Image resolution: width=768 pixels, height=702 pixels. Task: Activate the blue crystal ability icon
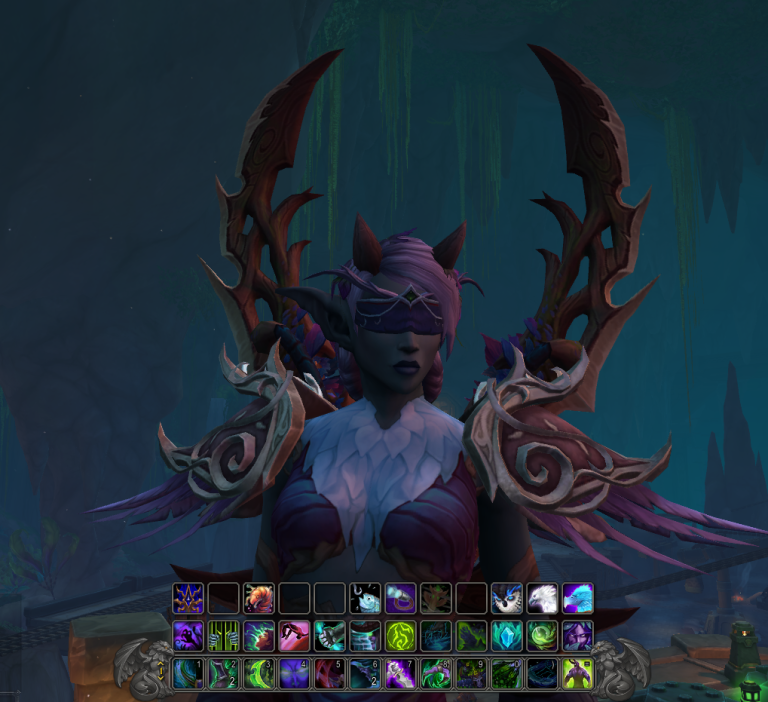pyautogui.click(x=507, y=635)
